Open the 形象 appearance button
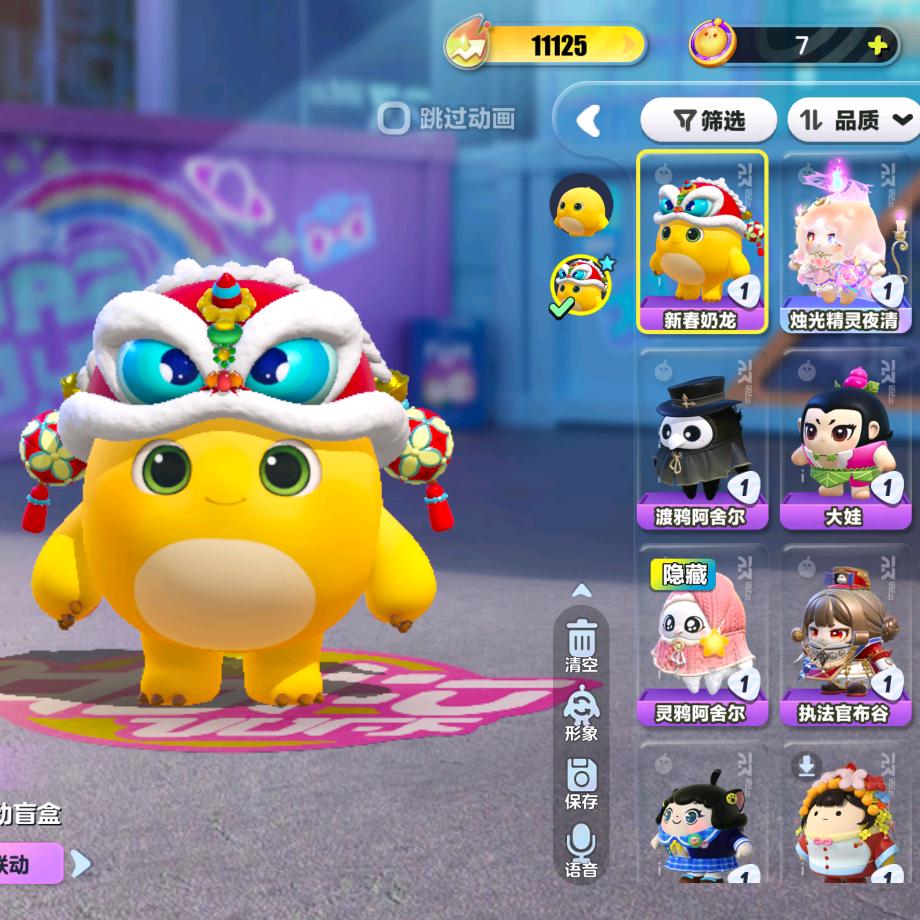The image size is (920, 920). click(582, 714)
